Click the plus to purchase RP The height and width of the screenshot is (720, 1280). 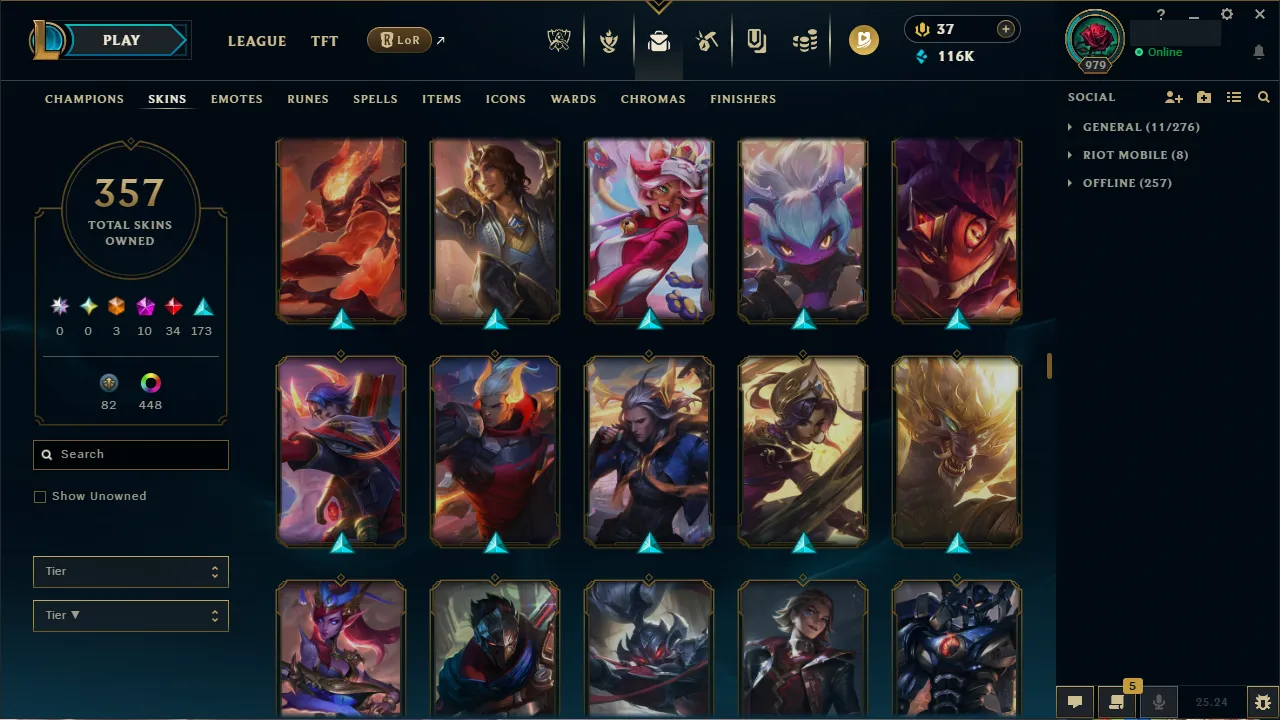[1004, 29]
